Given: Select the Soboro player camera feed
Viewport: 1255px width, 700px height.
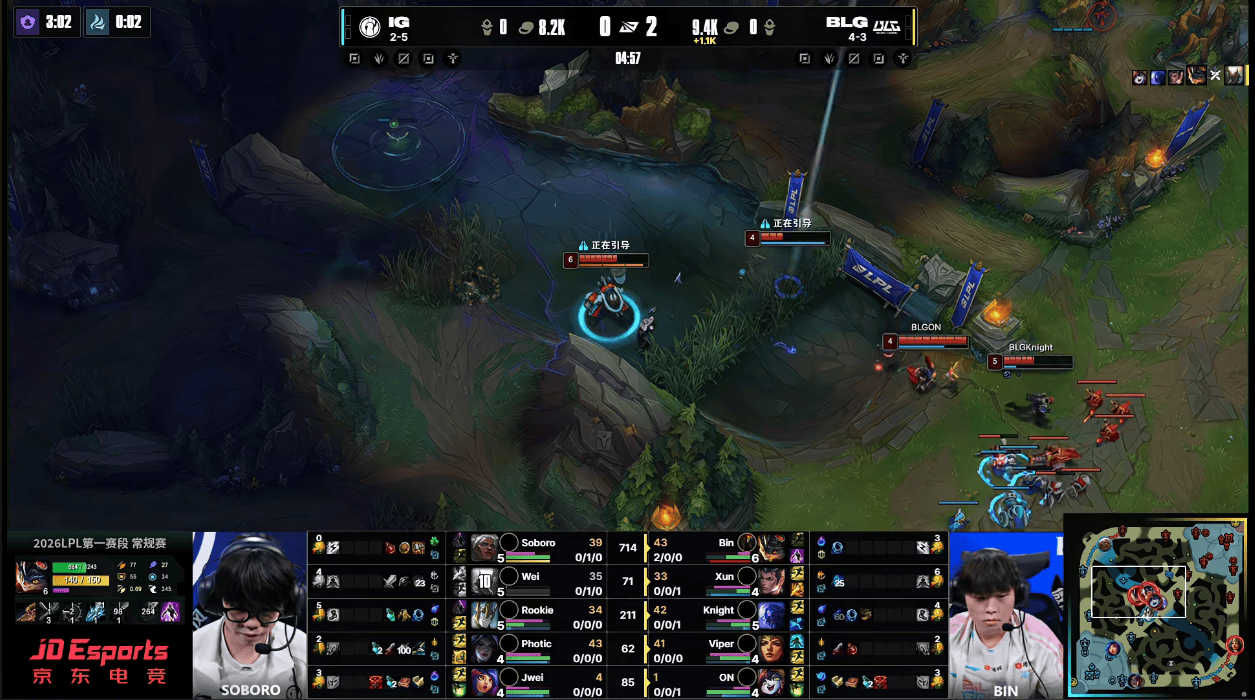Looking at the screenshot, I should tap(250, 614).
